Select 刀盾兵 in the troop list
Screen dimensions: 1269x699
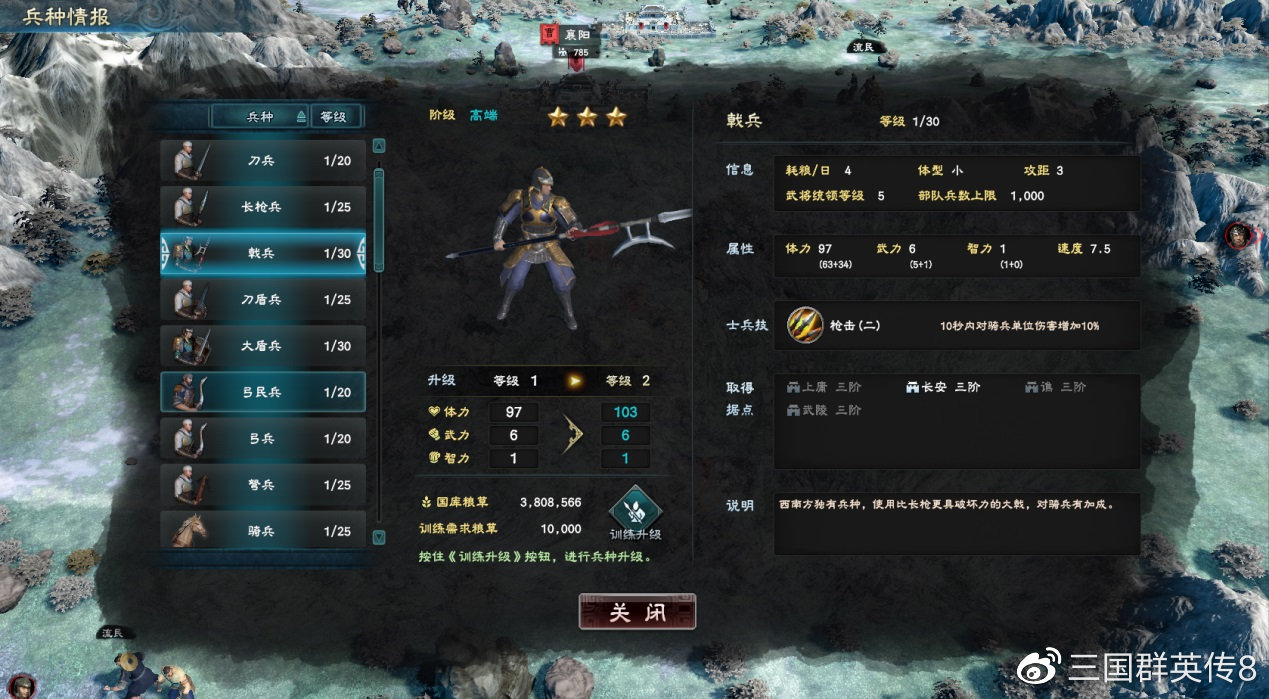click(263, 299)
